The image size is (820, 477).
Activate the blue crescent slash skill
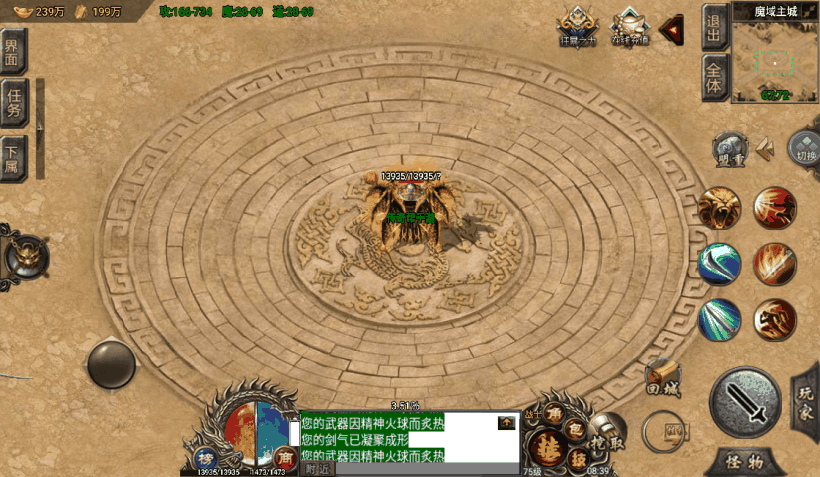point(719,264)
